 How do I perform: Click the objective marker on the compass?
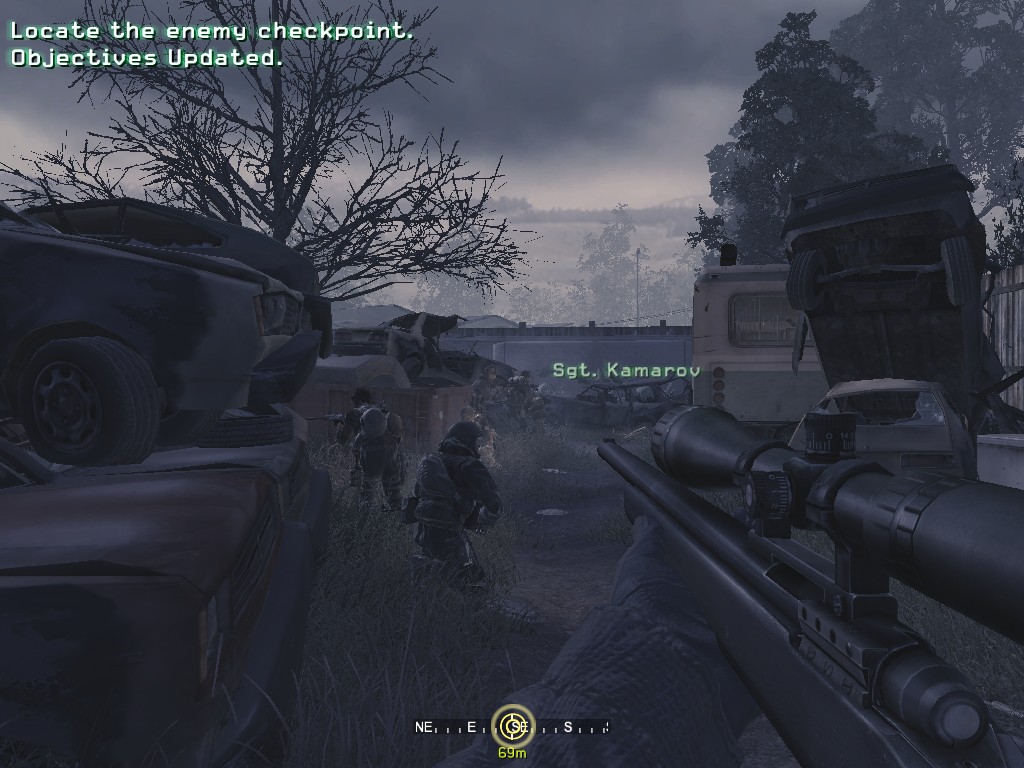coord(513,726)
